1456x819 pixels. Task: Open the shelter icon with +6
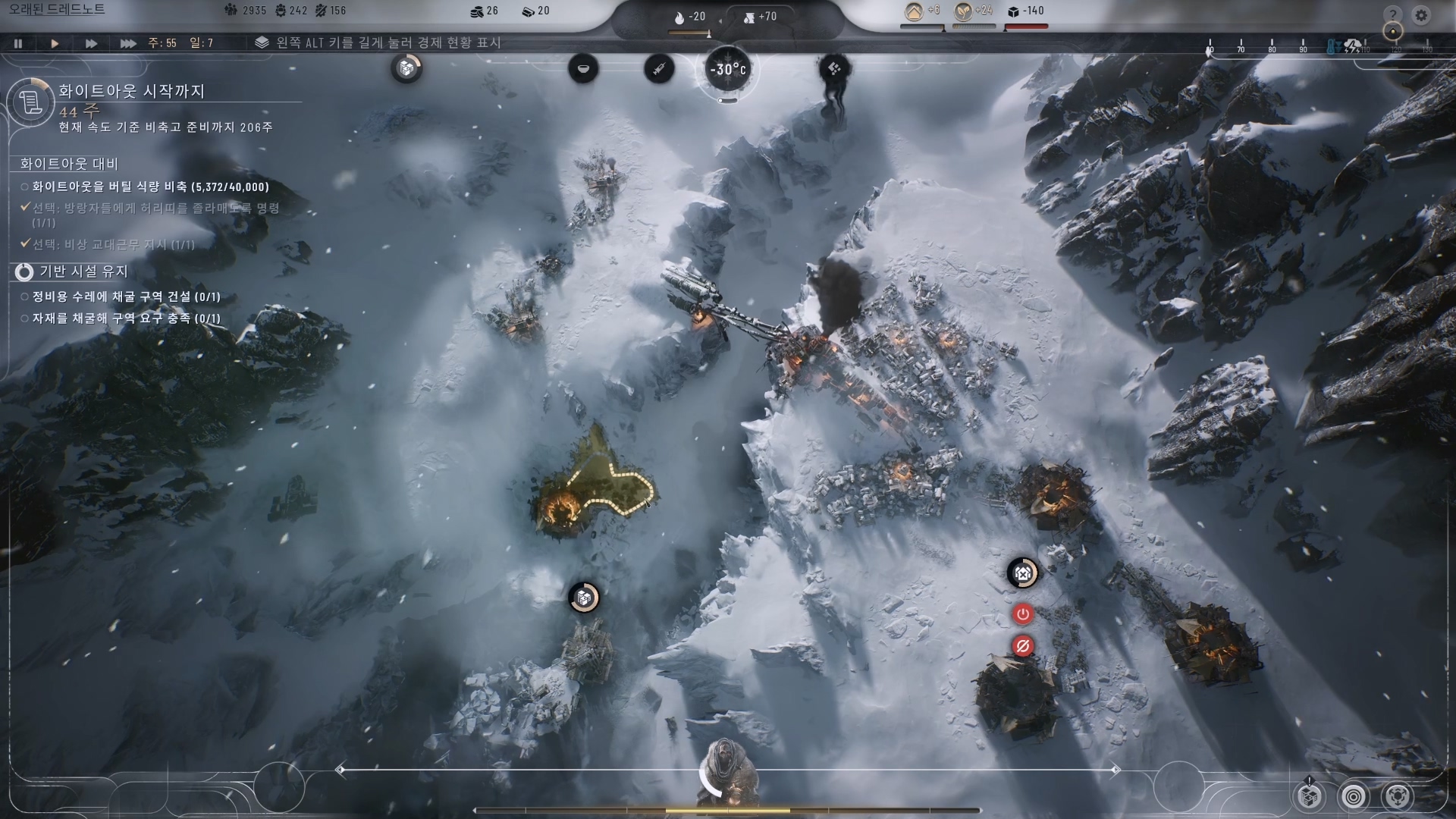pos(915,11)
